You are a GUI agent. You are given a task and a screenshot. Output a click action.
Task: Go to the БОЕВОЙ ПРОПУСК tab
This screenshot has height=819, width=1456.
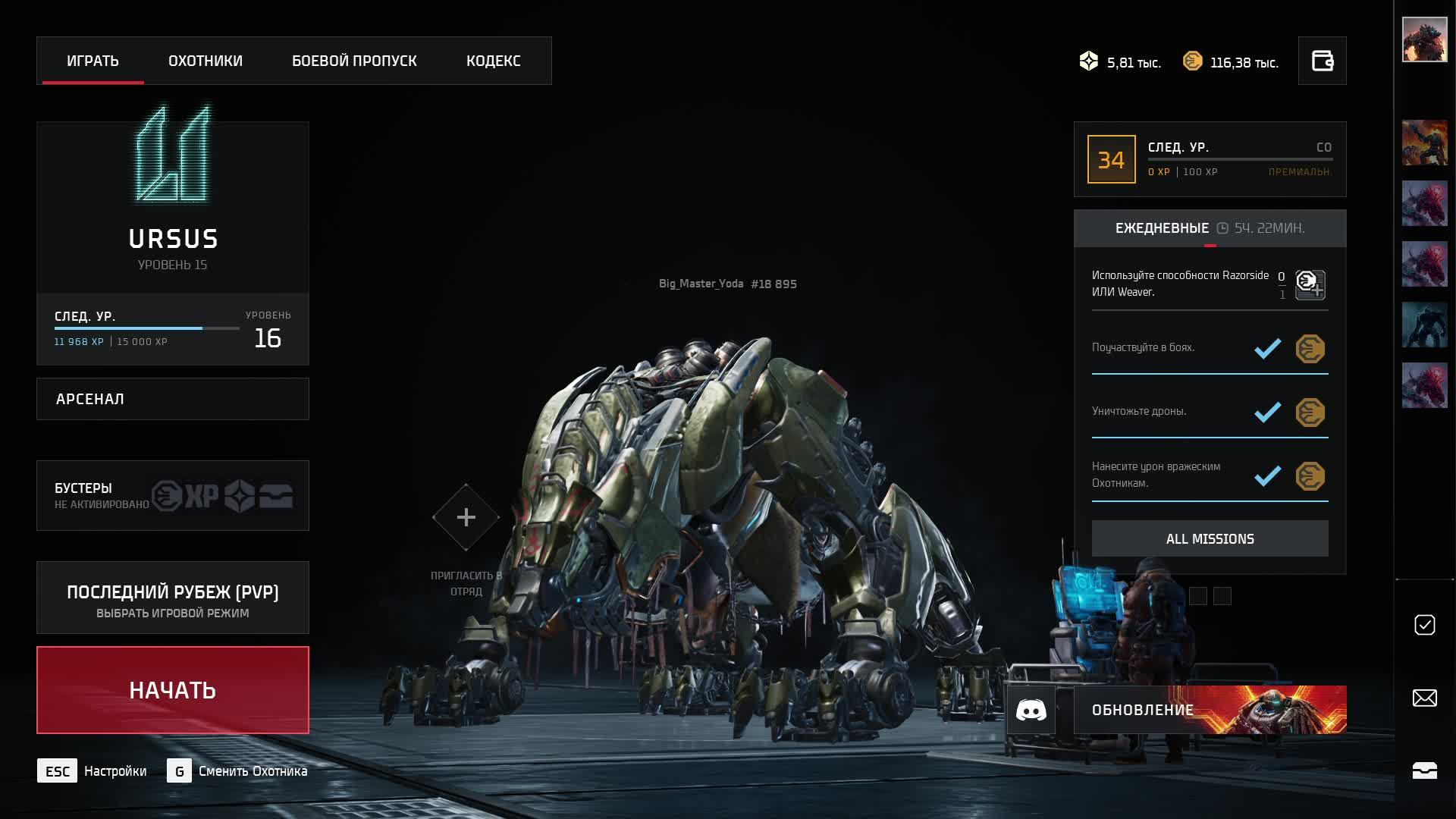pyautogui.click(x=354, y=61)
